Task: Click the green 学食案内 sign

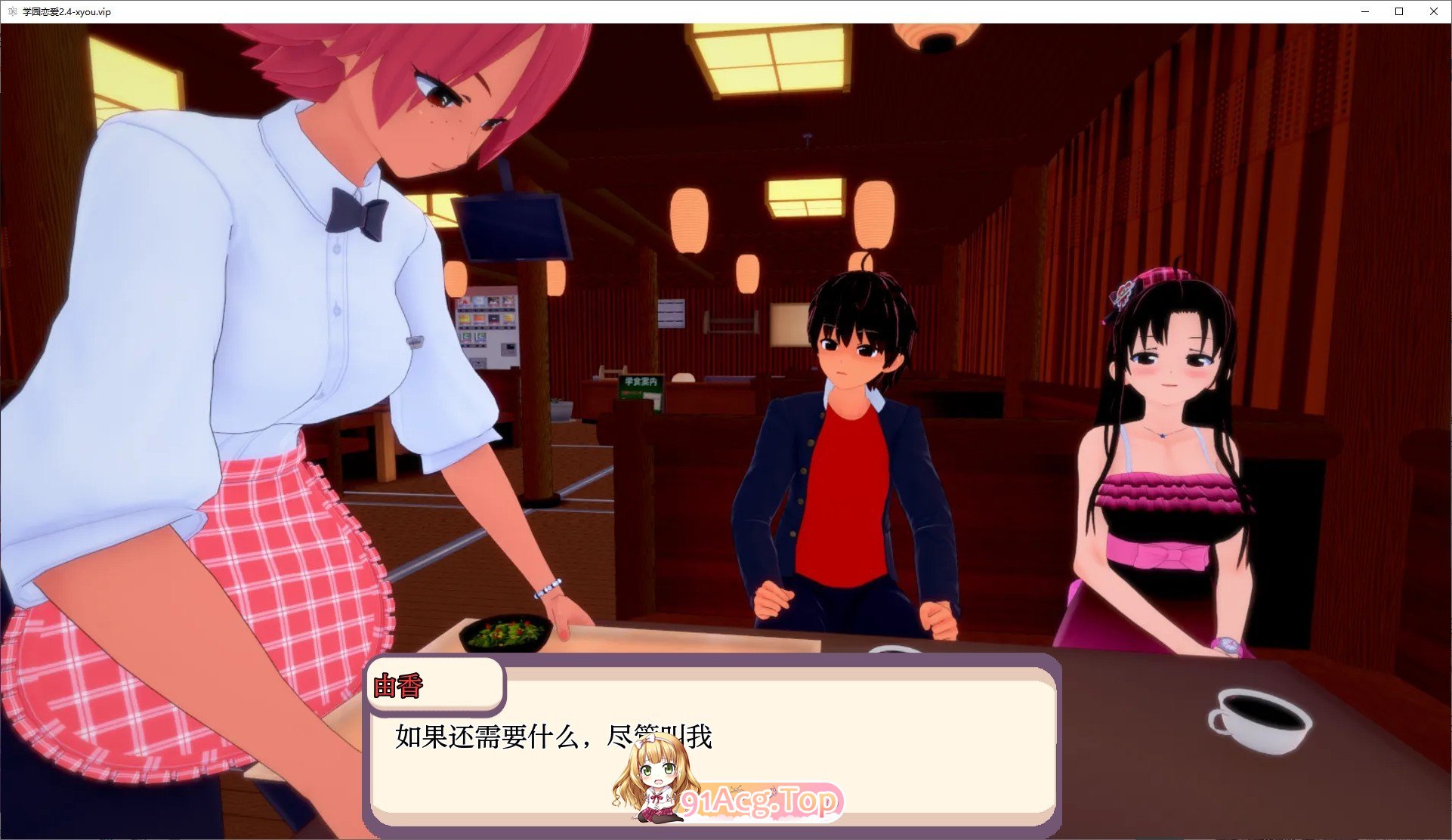Action: click(640, 388)
